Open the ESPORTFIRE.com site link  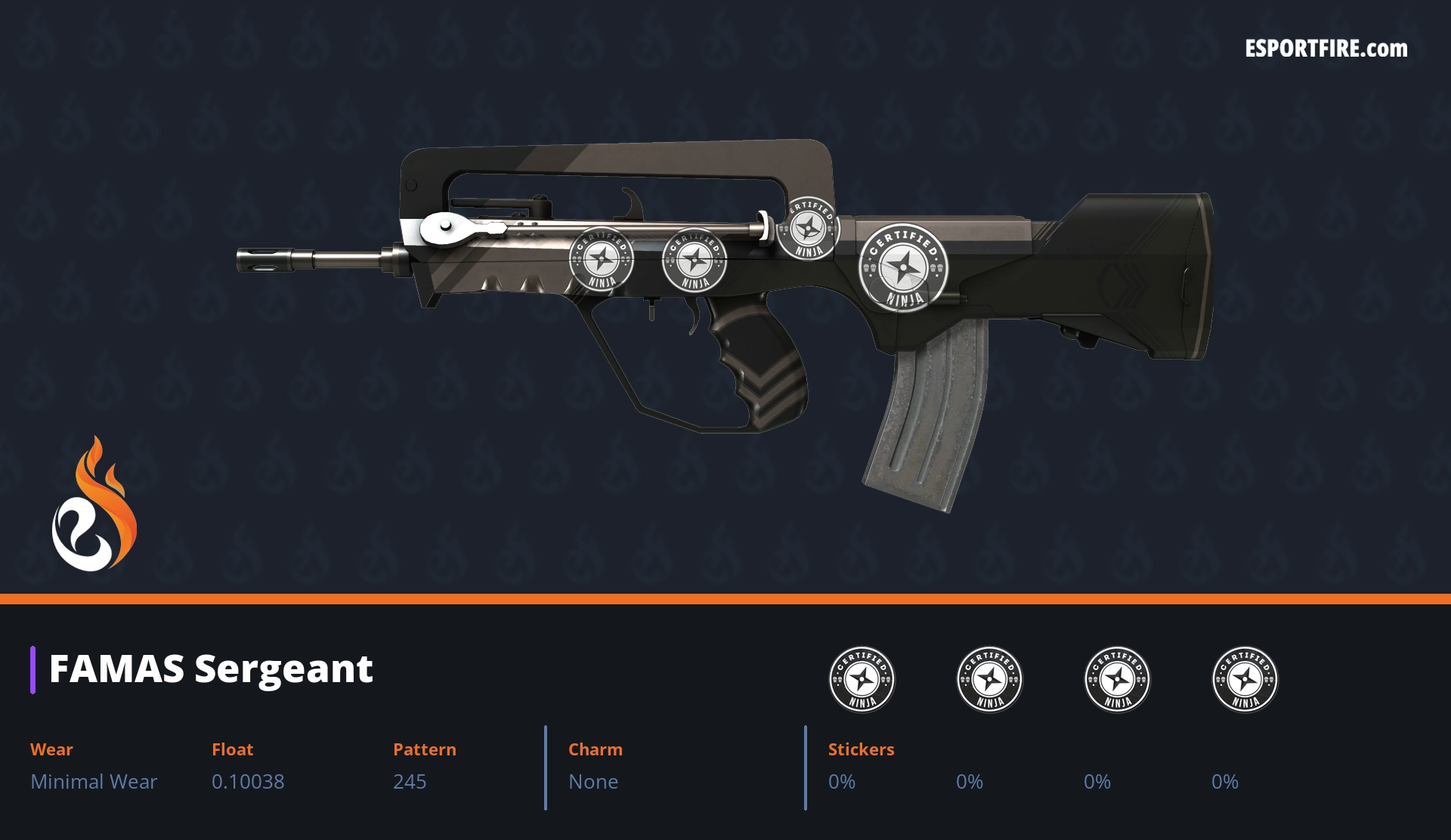(1326, 49)
